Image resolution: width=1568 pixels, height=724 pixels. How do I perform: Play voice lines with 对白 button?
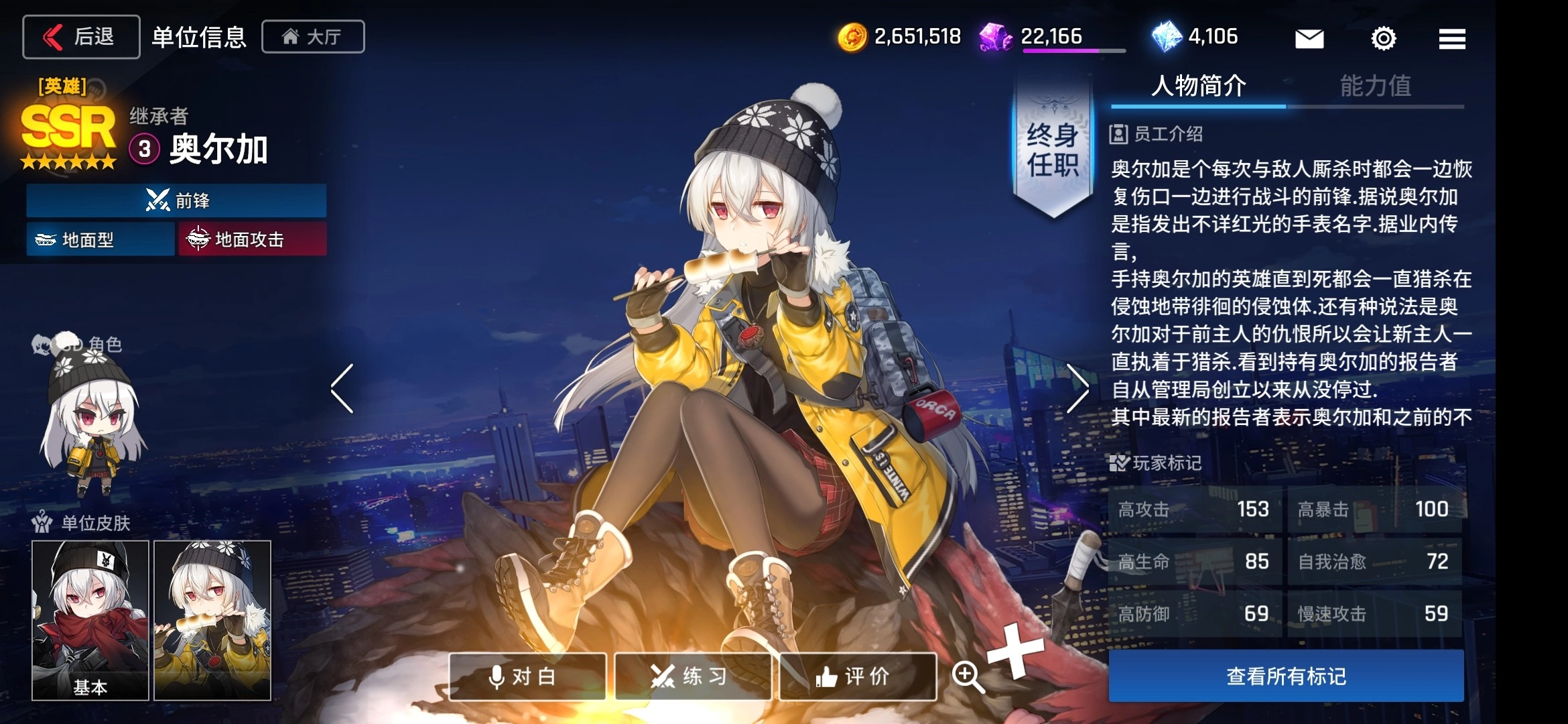(527, 676)
